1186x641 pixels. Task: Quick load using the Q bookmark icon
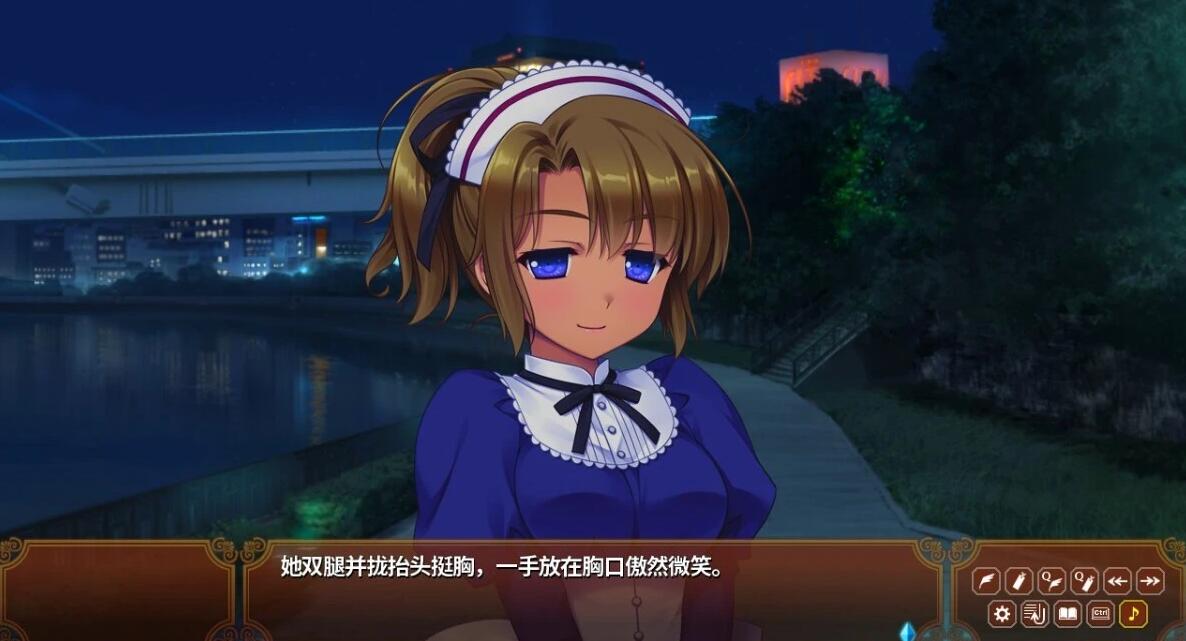point(1084,581)
